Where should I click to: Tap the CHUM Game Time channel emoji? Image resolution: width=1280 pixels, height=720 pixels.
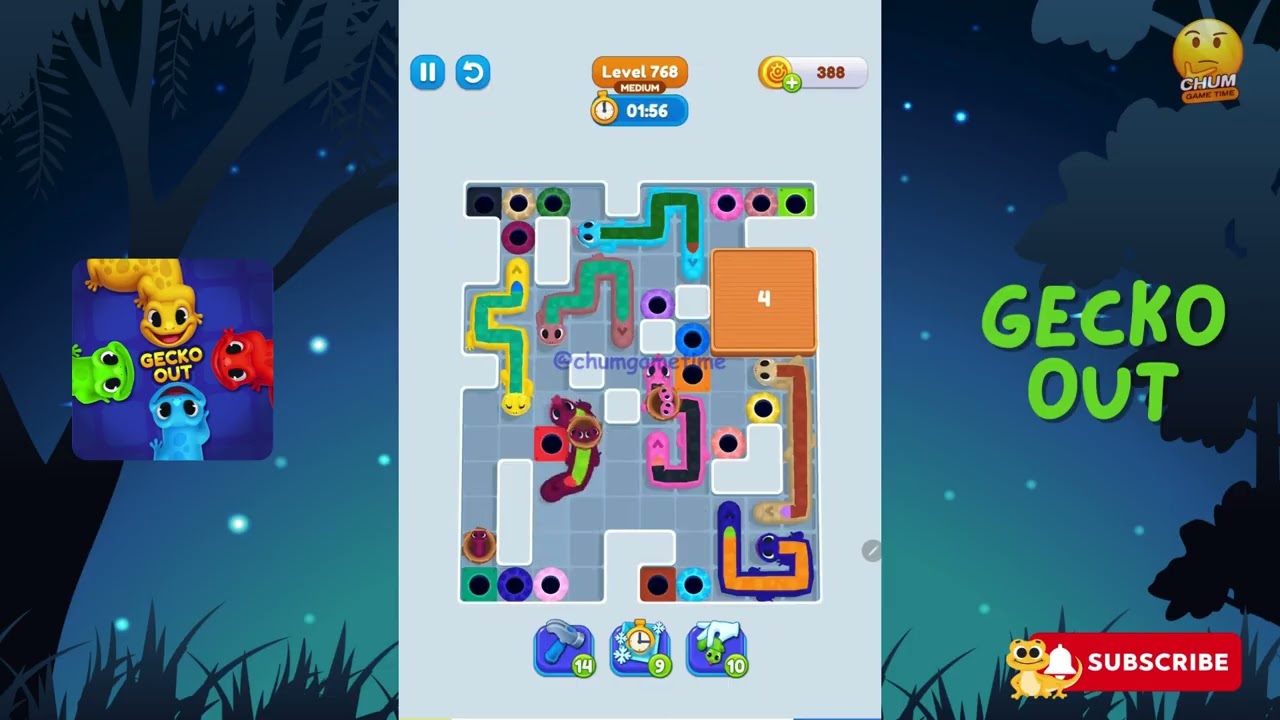[1208, 57]
